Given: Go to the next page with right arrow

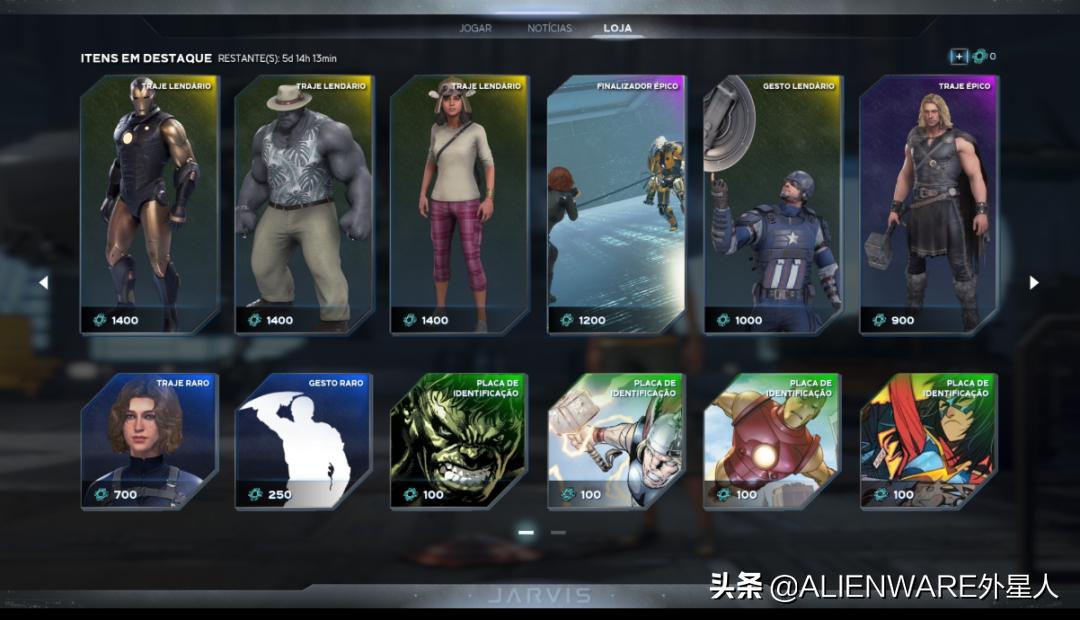Looking at the screenshot, I should 1034,283.
